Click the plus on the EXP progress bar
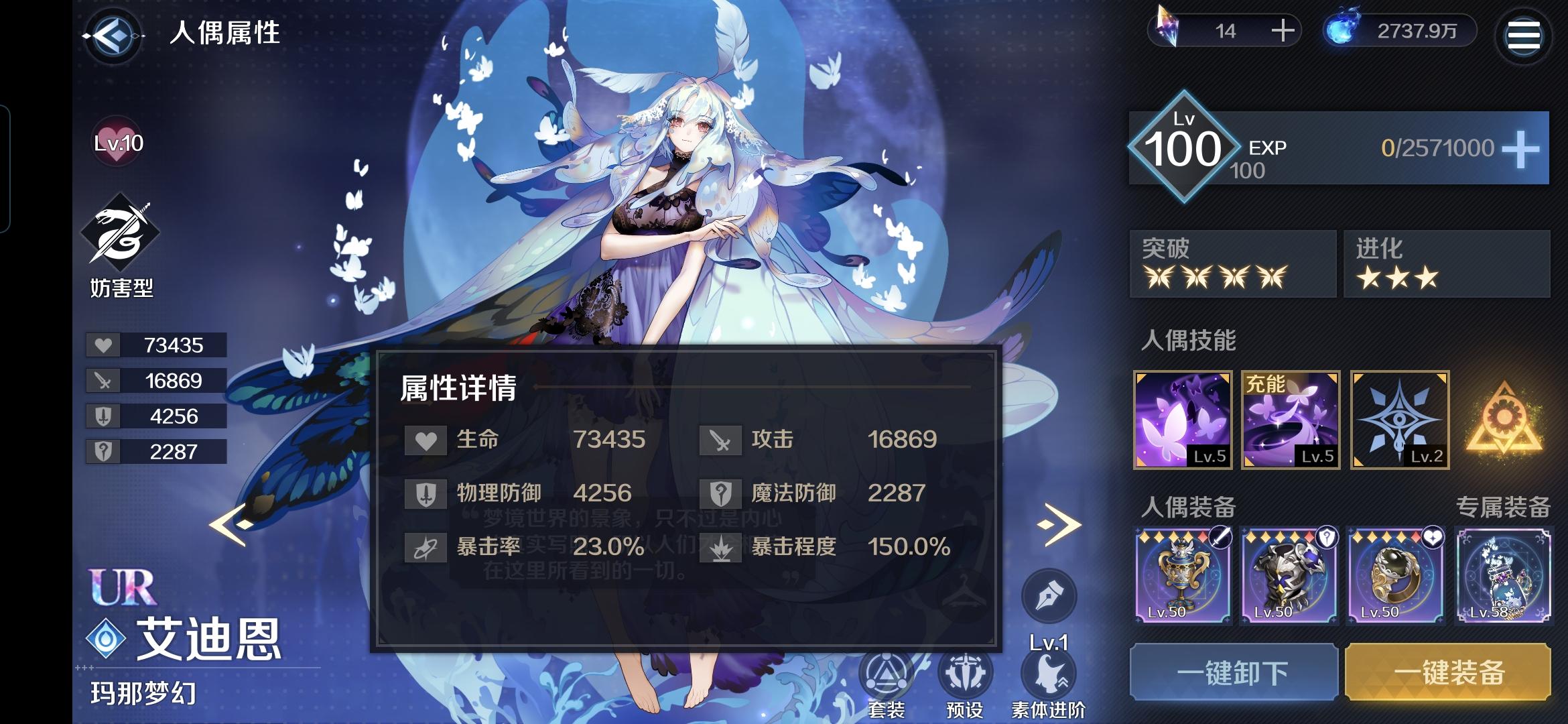Image resolution: width=1568 pixels, height=724 pixels. 1522,147
